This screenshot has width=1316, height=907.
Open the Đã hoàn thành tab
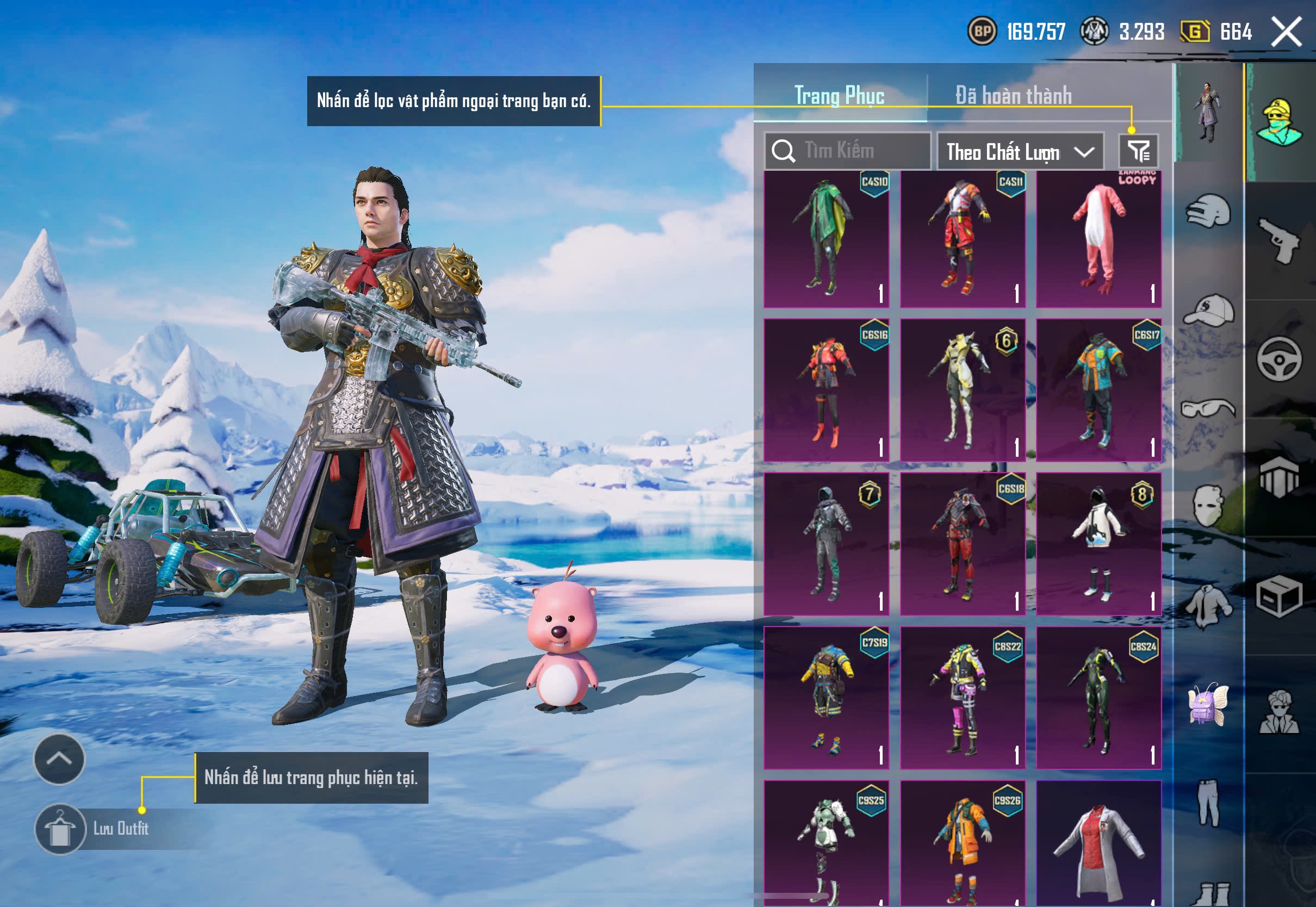tap(1013, 96)
